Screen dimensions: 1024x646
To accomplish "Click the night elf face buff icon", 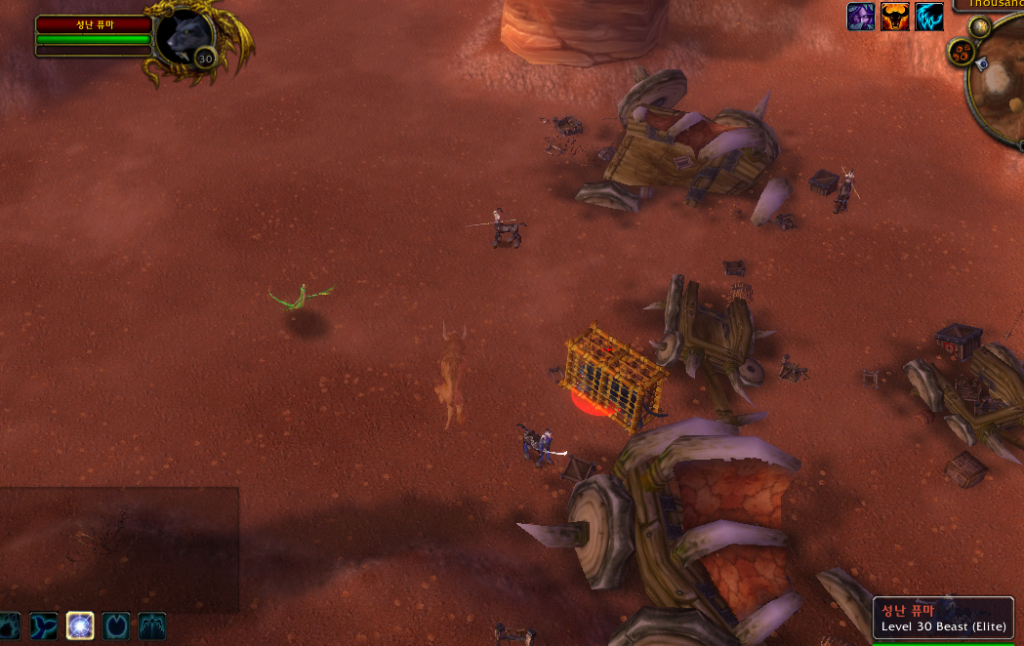I will click(861, 16).
